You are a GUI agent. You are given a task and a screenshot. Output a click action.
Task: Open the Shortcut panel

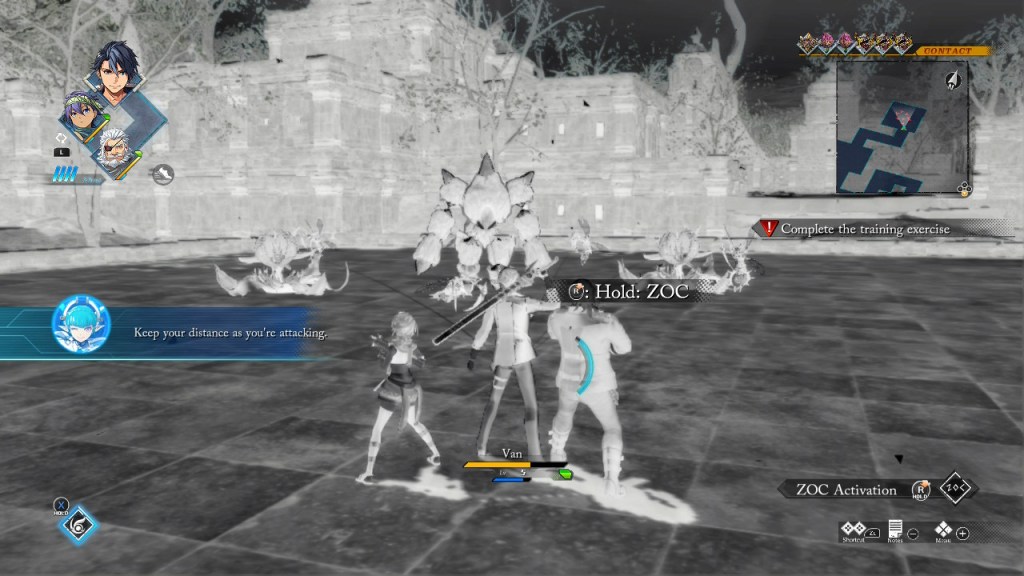pos(853,530)
